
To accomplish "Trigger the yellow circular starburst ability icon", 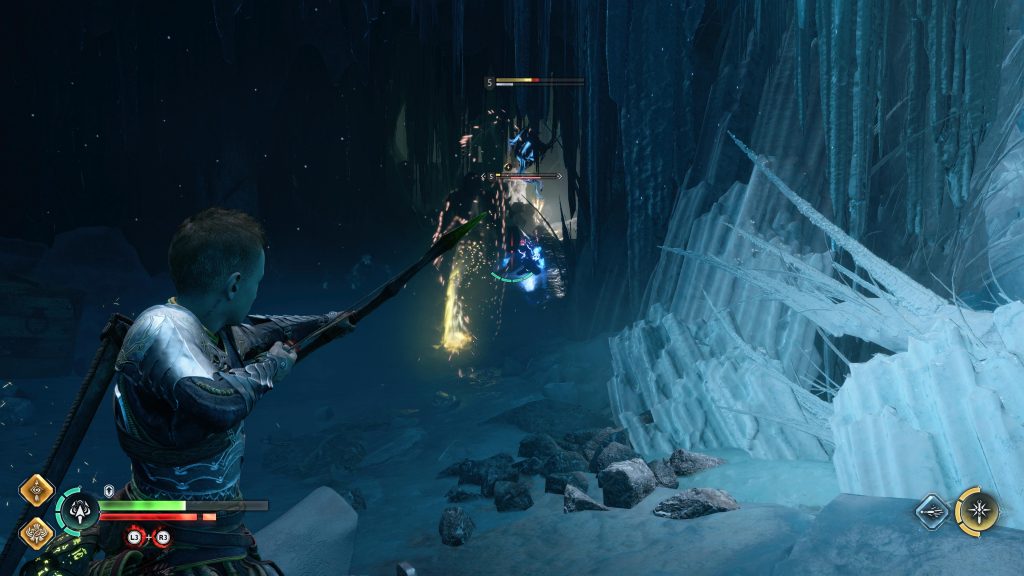I will (x=976, y=510).
